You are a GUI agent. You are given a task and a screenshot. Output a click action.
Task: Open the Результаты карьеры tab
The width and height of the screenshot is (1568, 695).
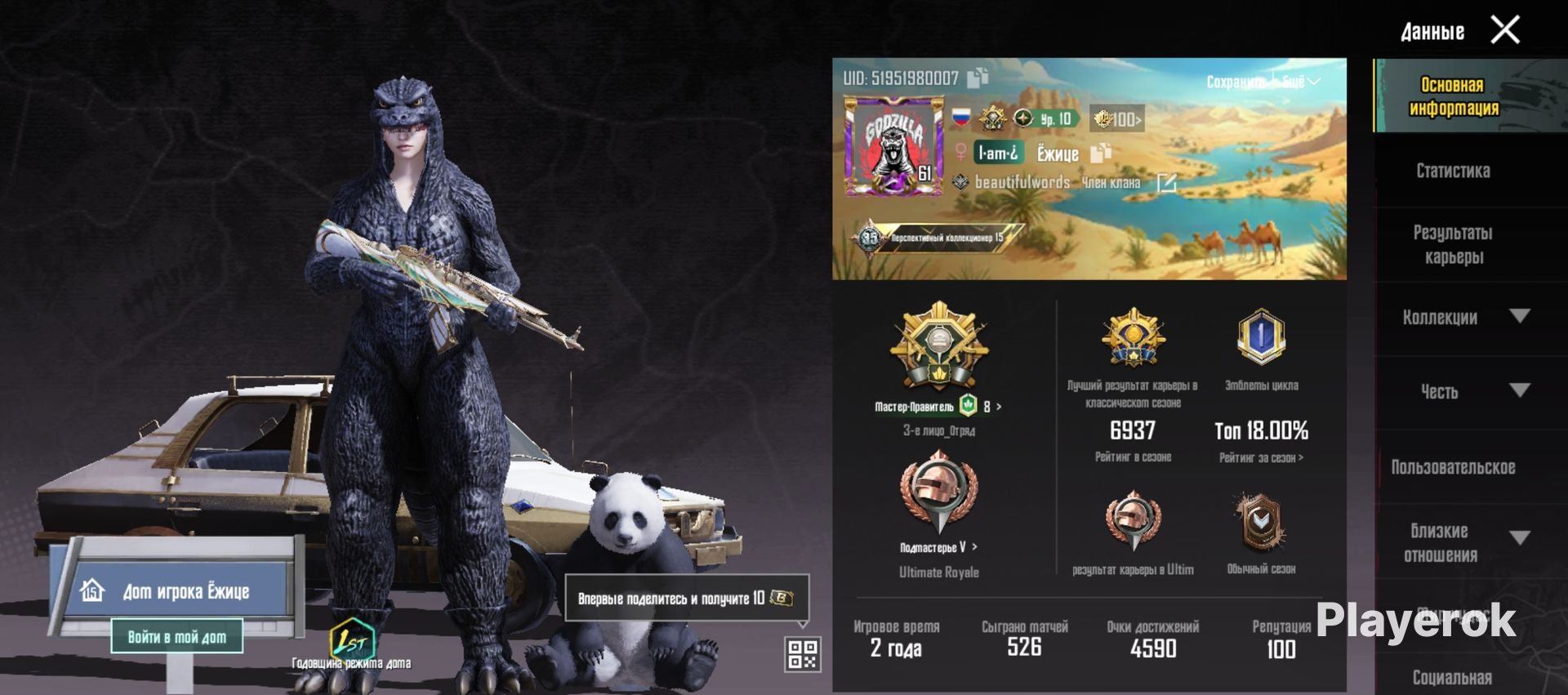tap(1453, 244)
